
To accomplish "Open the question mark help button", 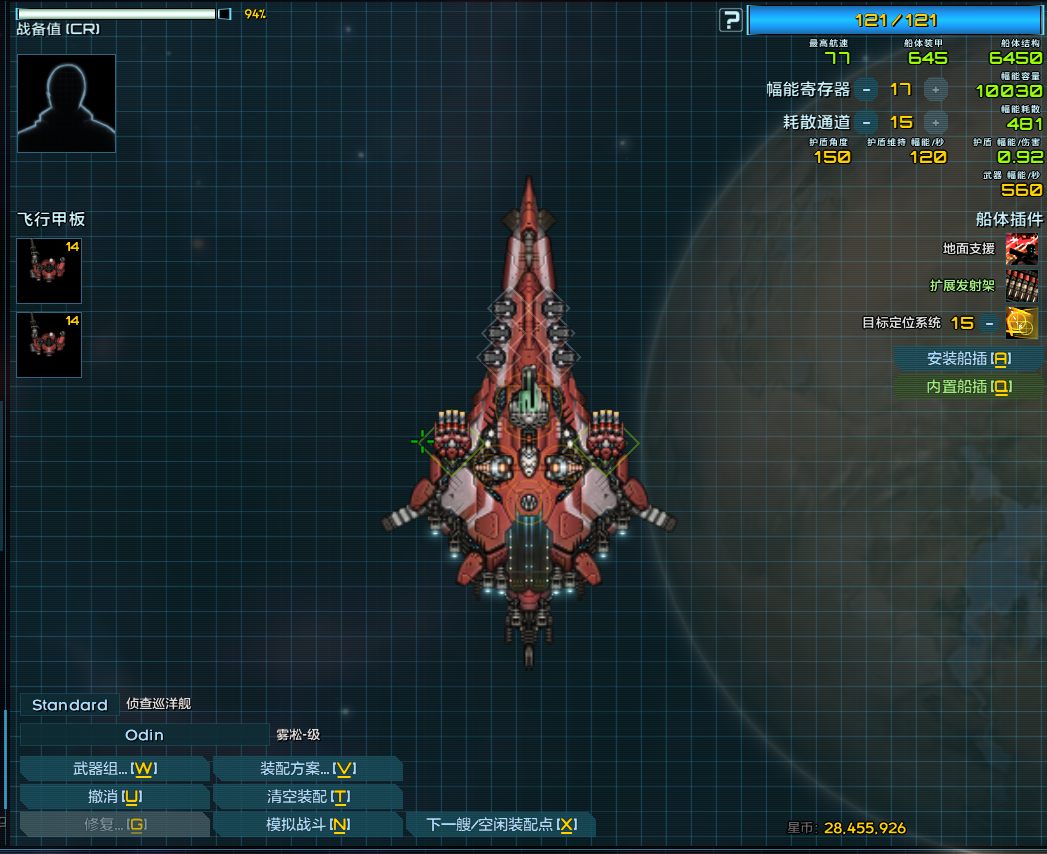I will point(731,20).
